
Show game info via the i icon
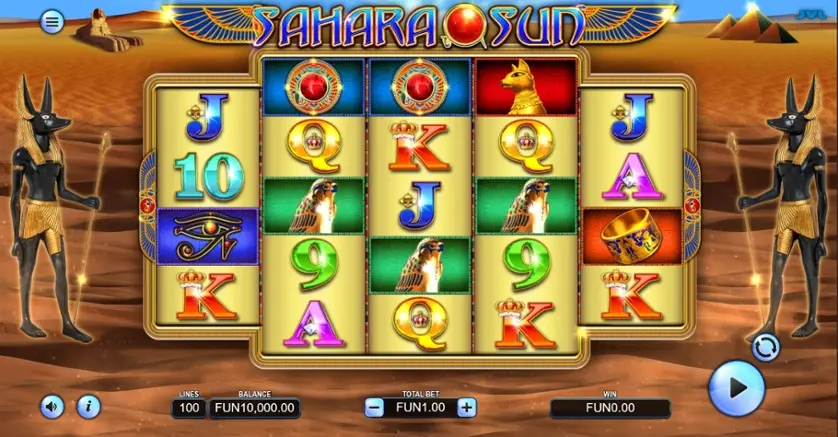point(88,406)
